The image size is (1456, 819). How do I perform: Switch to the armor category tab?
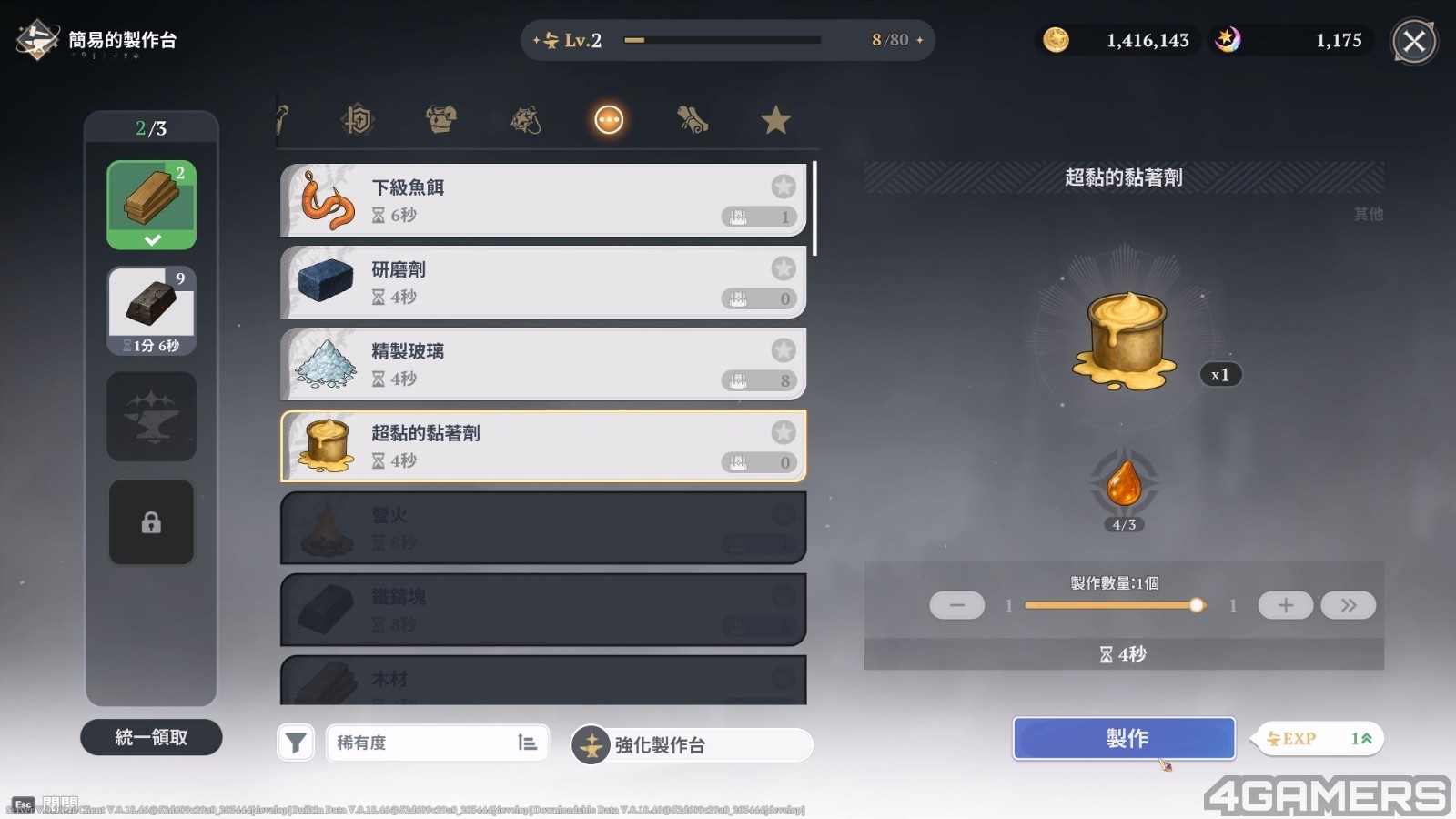point(441,120)
